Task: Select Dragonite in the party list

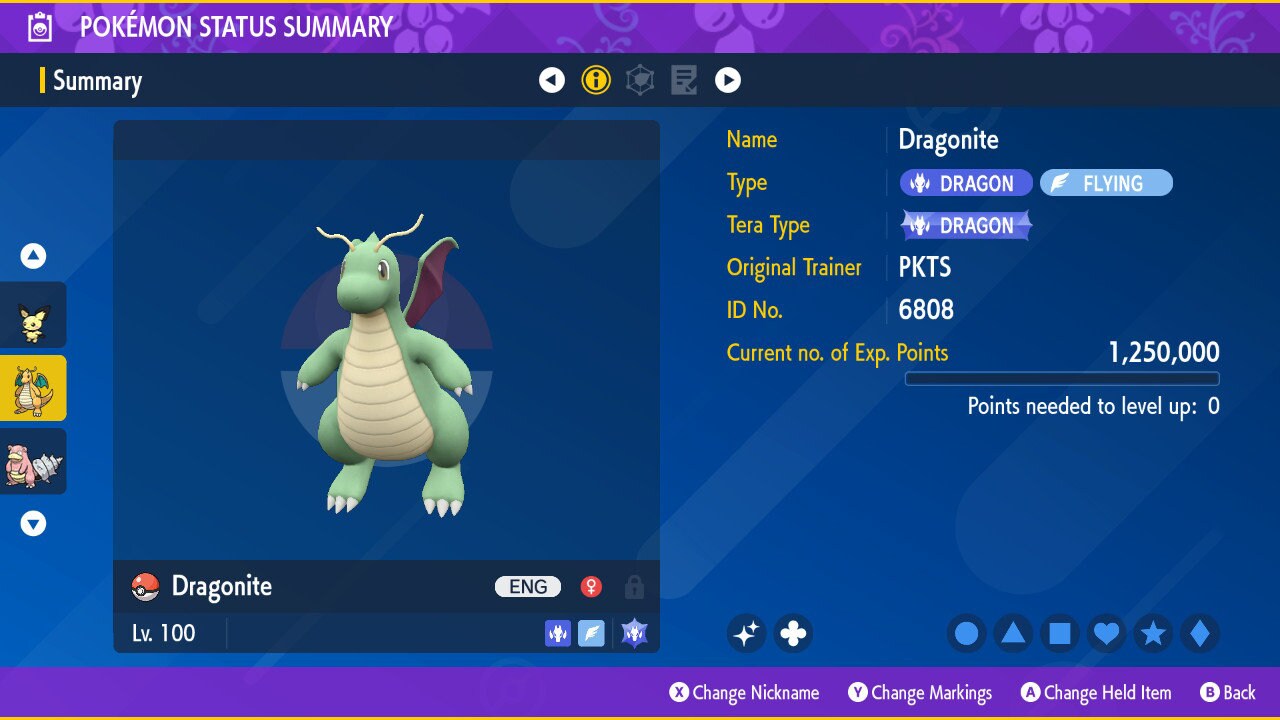Action: pos(33,388)
